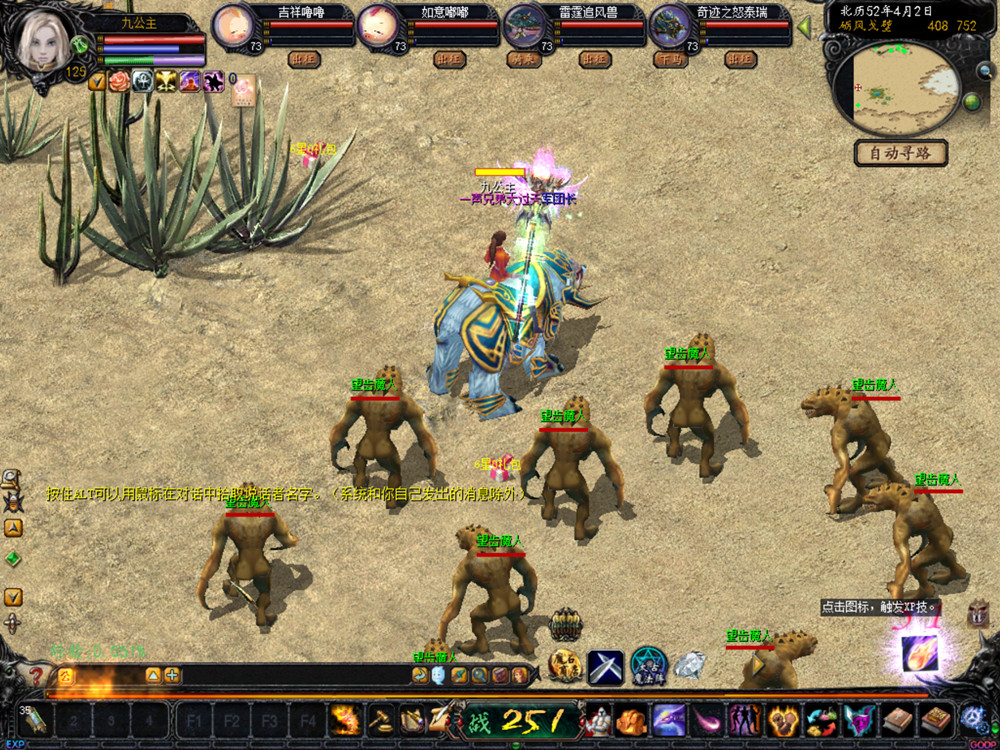The image size is (1000, 750).
Task: Click the rightmost brown book hotbar icon
Action: 937,719
